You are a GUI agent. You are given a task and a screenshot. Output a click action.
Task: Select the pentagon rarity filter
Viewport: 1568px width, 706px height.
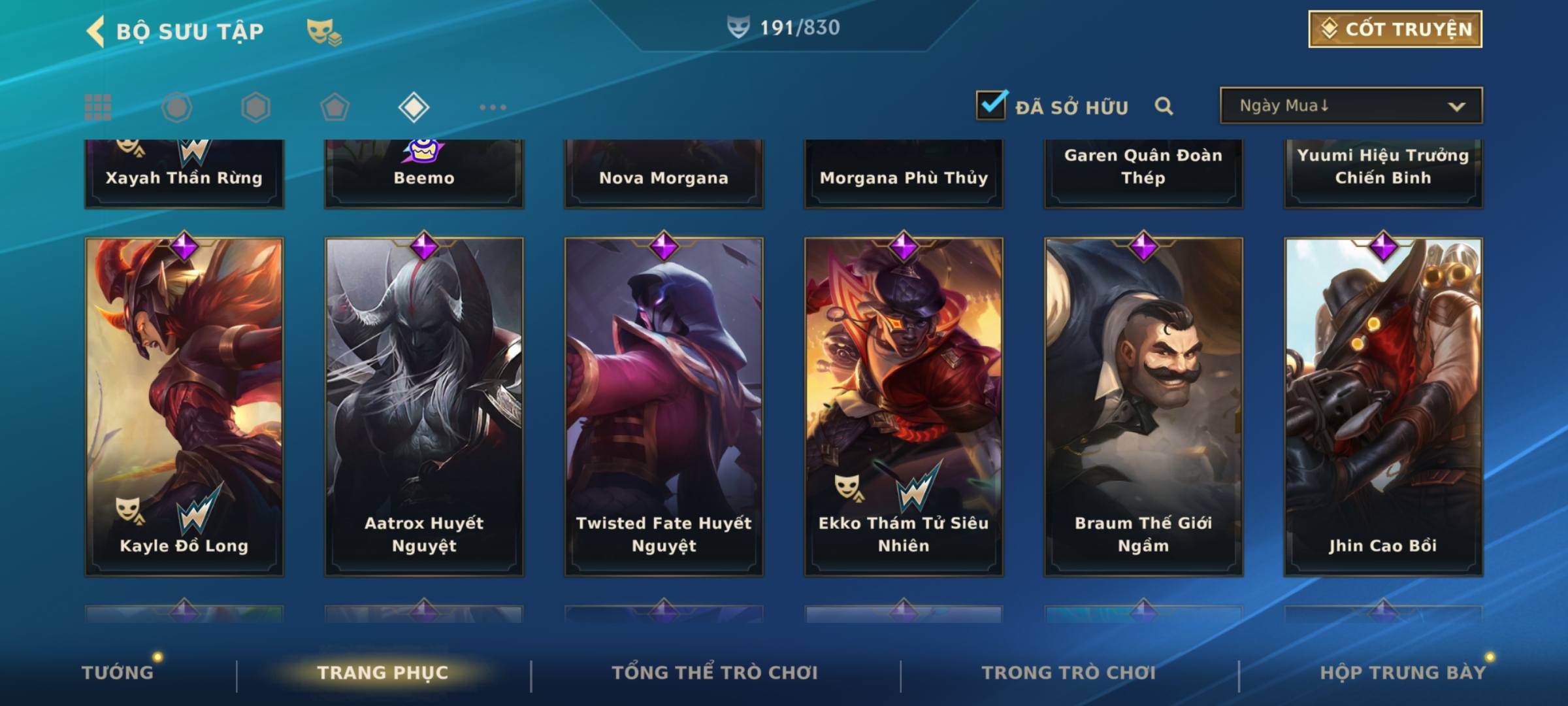click(335, 107)
